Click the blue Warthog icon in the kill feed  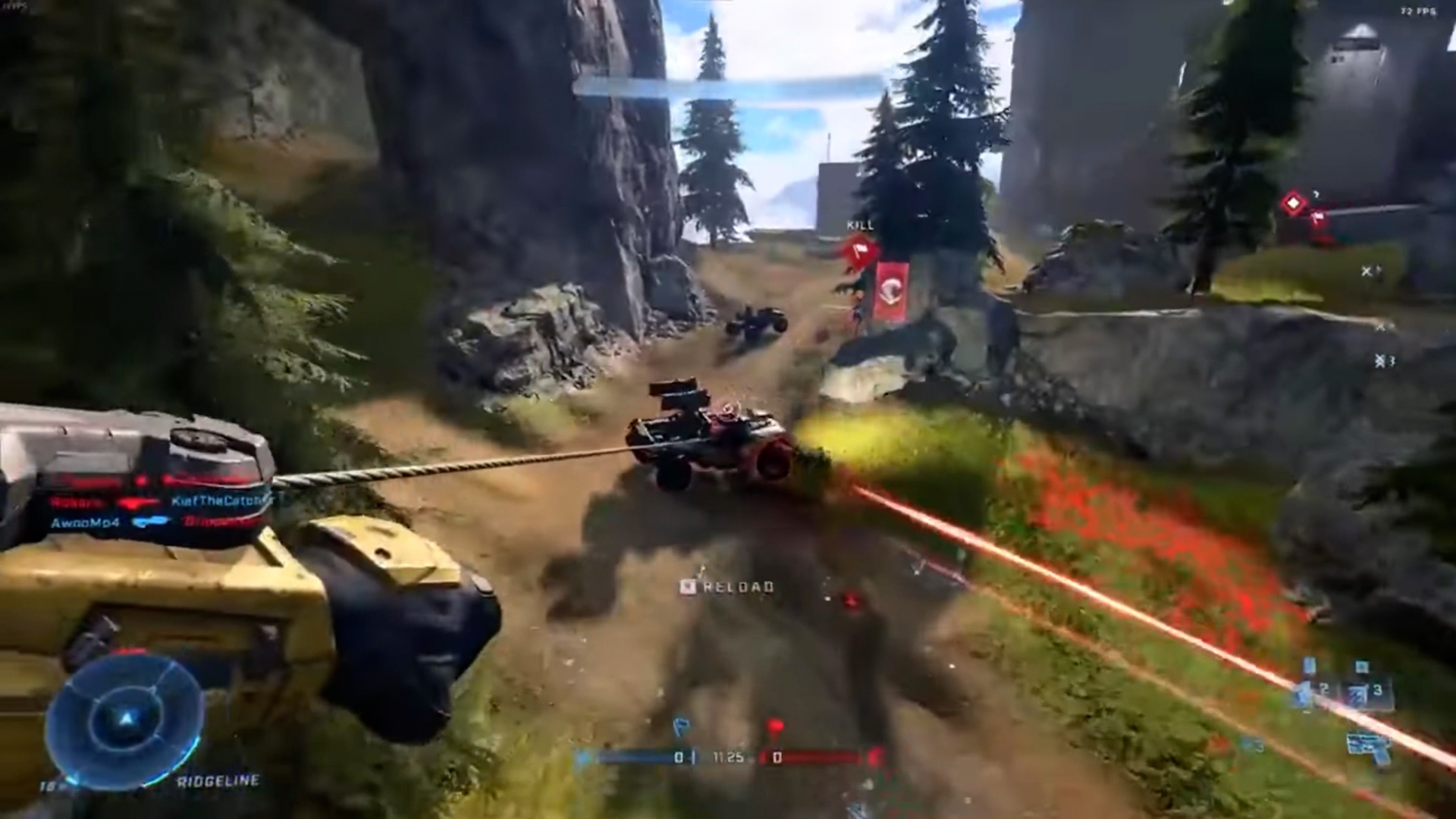(151, 522)
